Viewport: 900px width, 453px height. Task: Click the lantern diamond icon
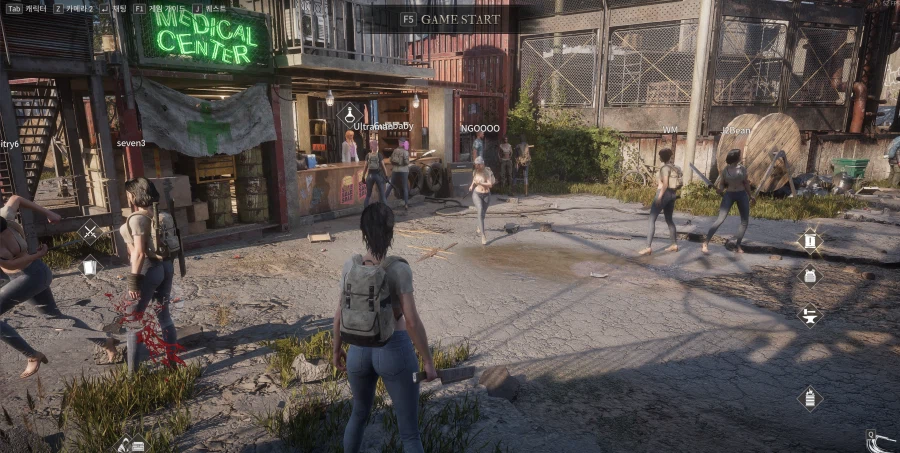(809, 398)
